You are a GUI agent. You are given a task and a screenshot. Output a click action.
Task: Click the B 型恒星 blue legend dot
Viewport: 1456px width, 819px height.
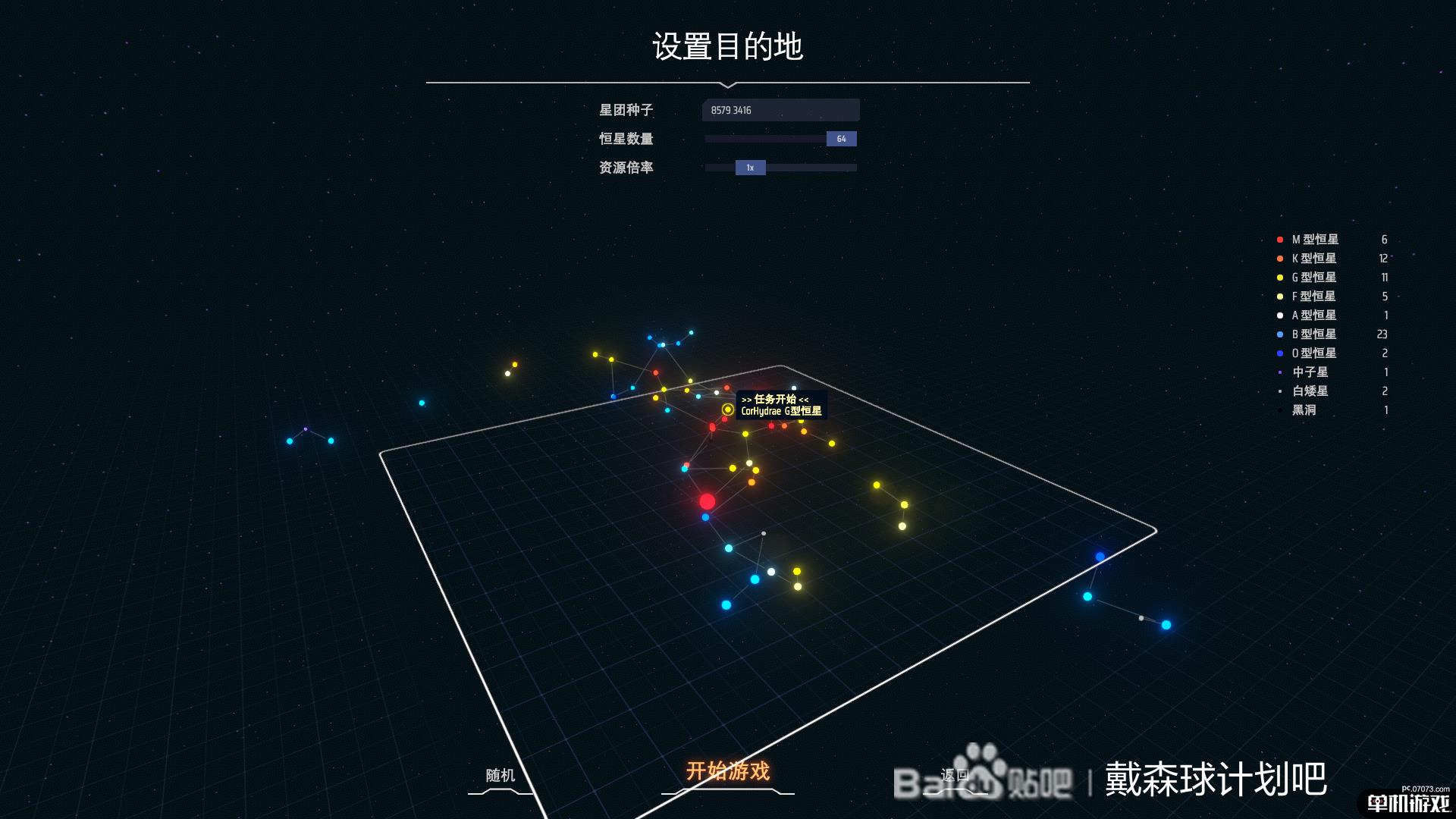pos(1279,334)
